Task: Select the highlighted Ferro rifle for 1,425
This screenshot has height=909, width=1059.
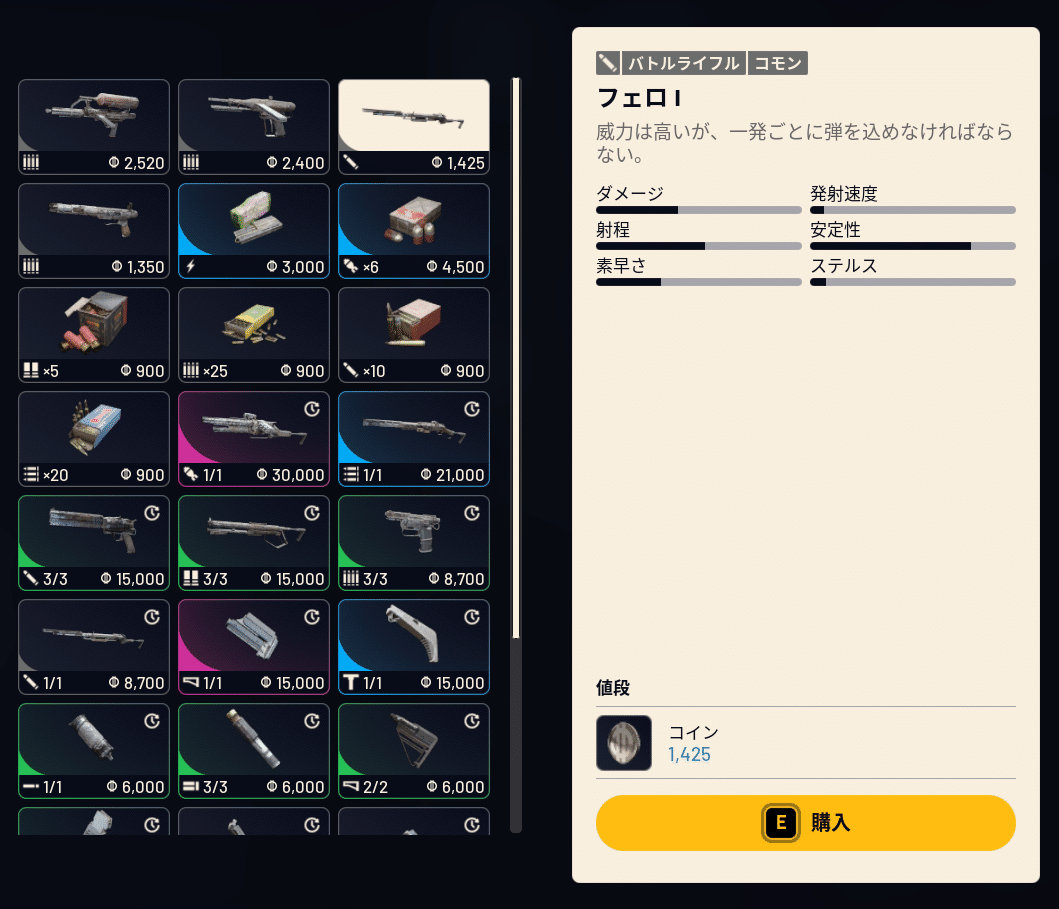Action: click(414, 127)
